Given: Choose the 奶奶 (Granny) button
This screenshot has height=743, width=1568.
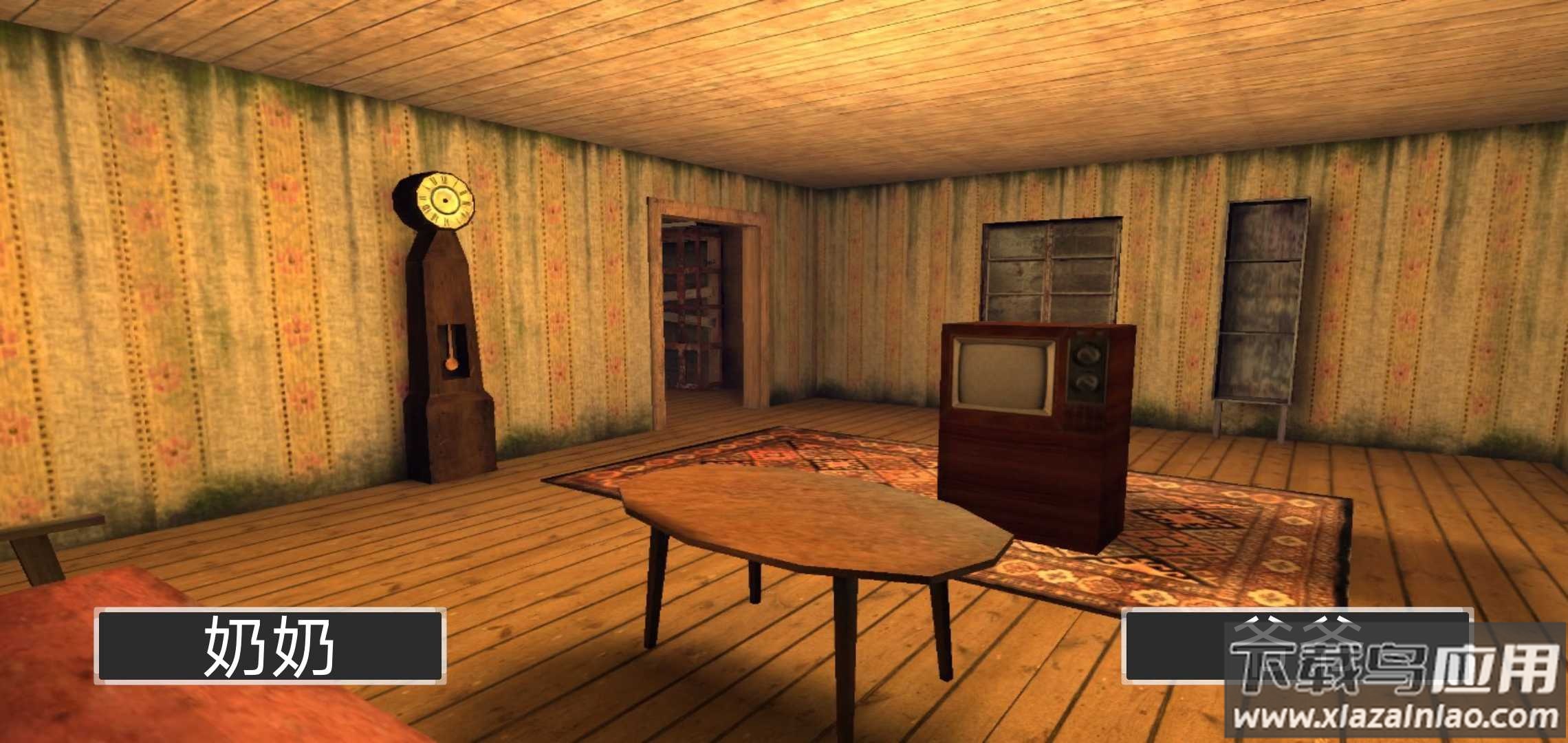Looking at the screenshot, I should (270, 646).
